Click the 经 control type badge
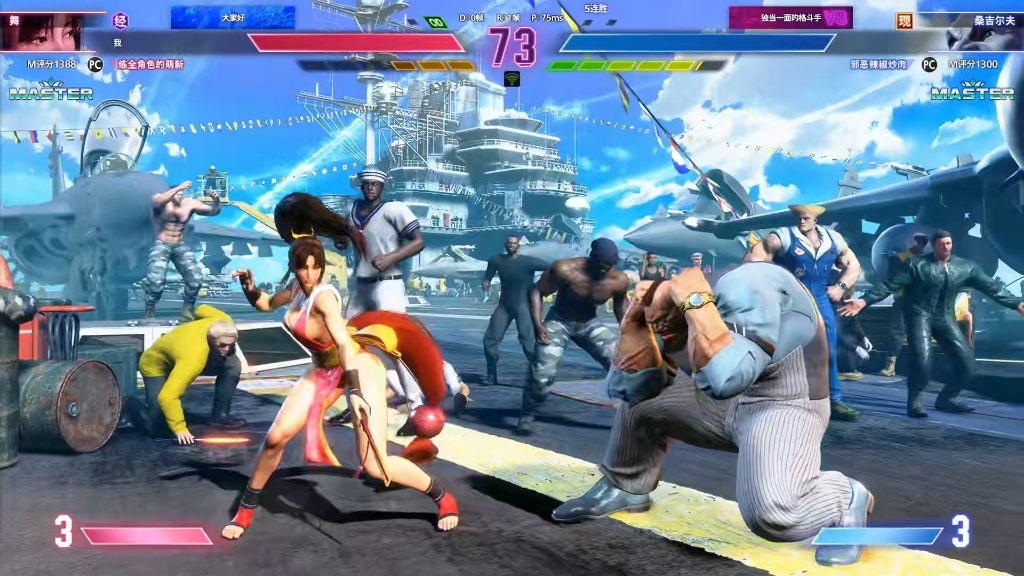The image size is (1024, 576). (x=121, y=19)
